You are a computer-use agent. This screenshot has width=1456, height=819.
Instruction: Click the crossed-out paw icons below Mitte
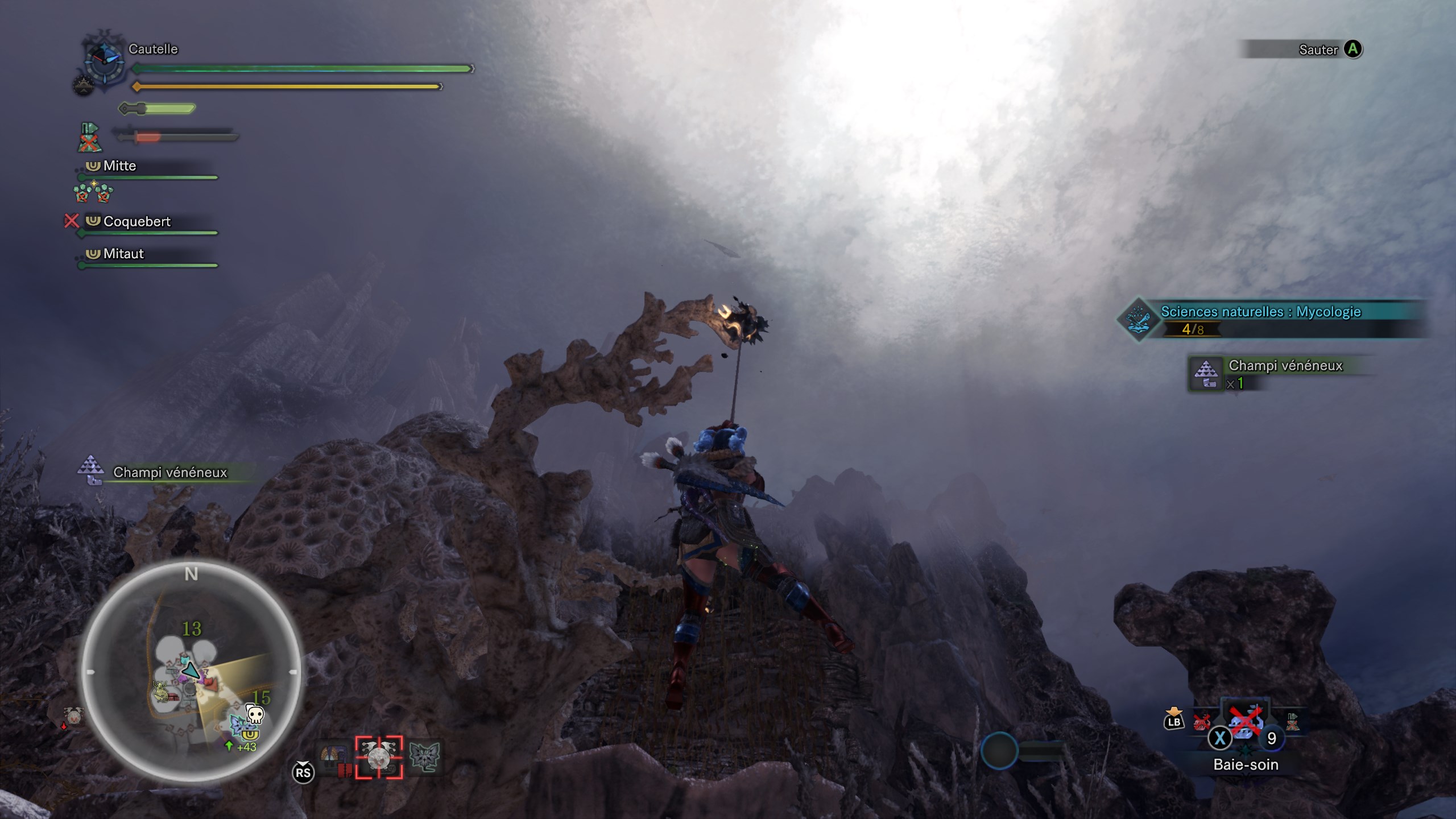coord(93,193)
